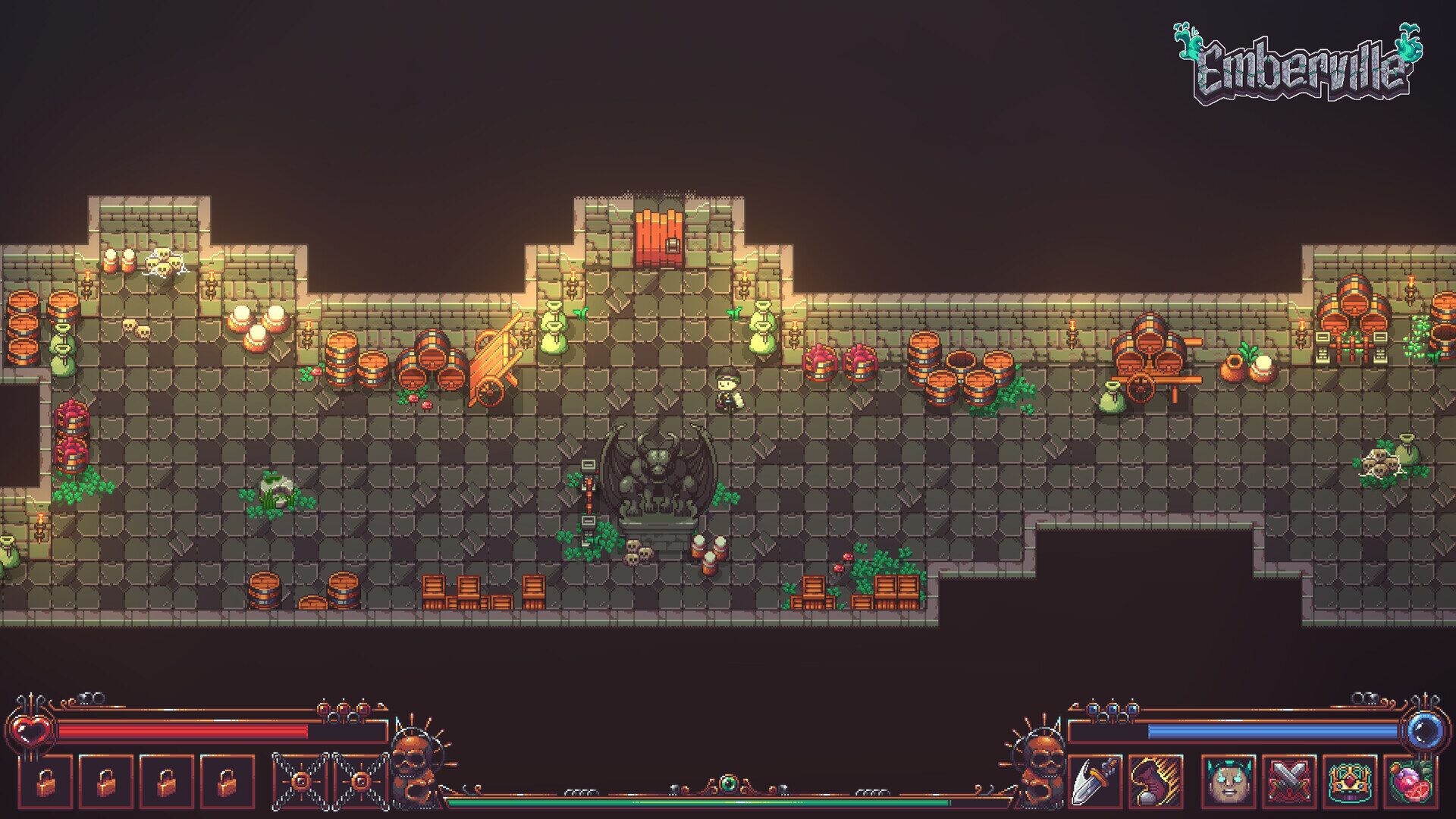Use the red potion and fruit slot
This screenshot has width=1456, height=819.
[x=1410, y=781]
